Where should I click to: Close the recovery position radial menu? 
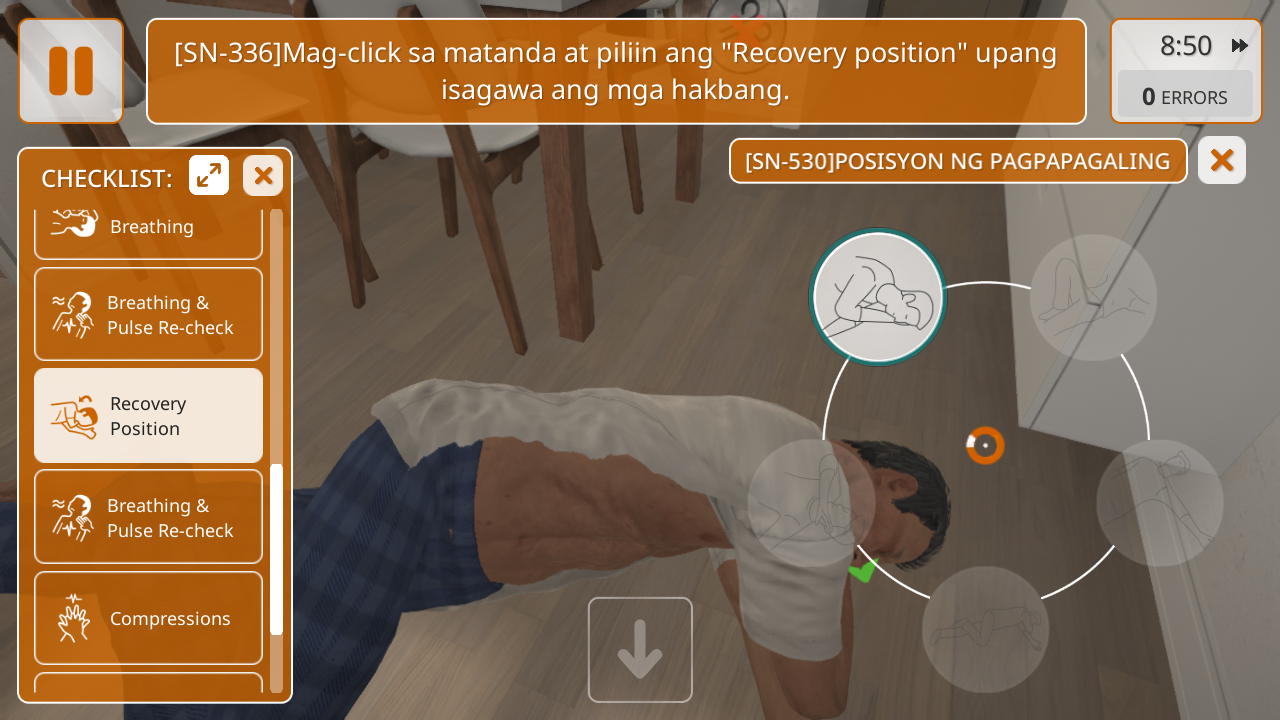[1221, 160]
